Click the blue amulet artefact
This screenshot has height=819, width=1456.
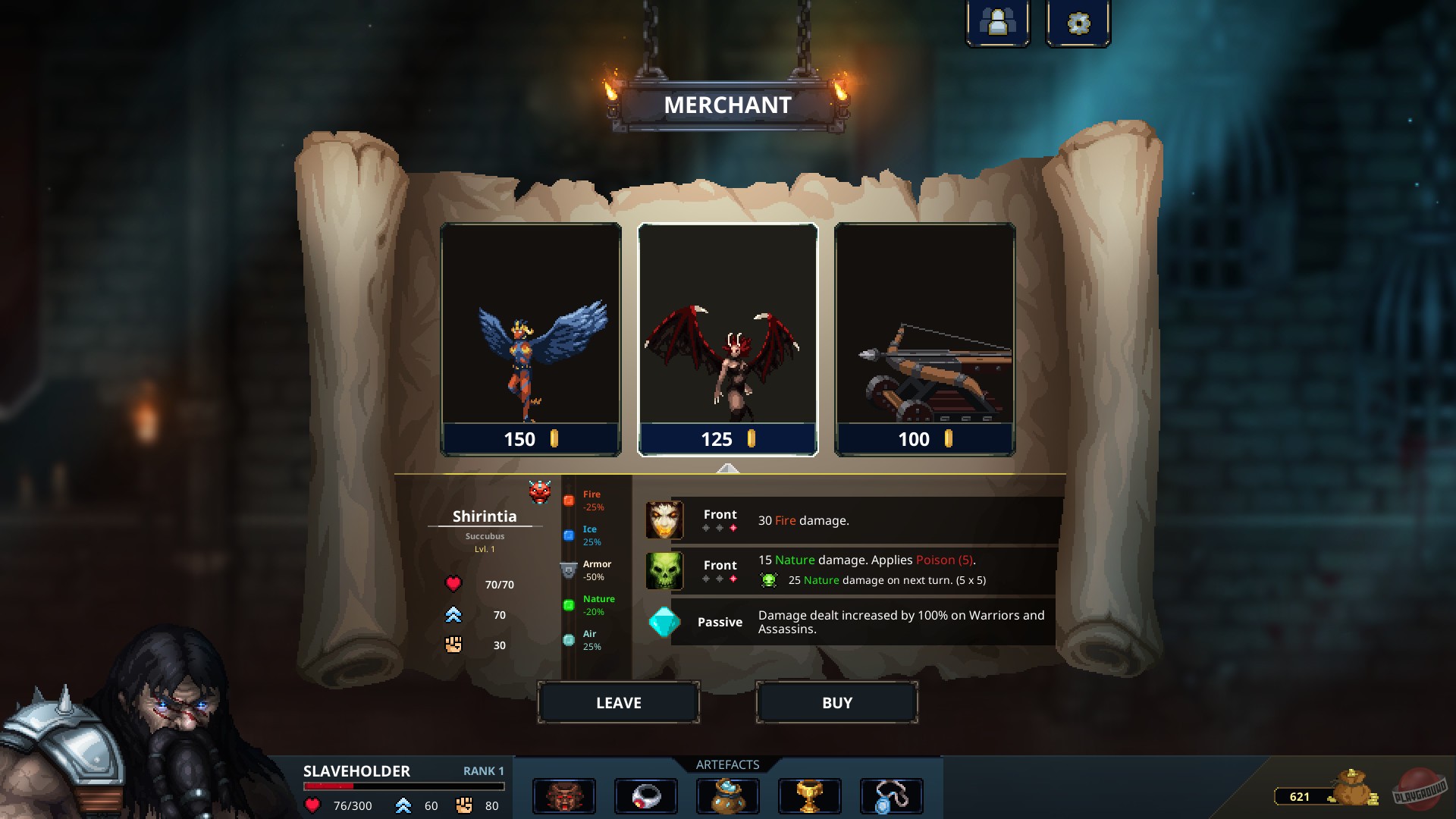pos(892,795)
